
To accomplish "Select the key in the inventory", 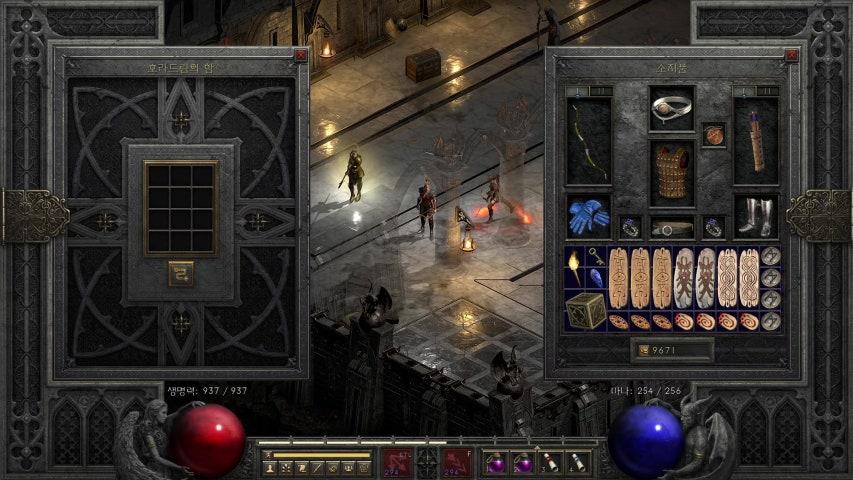I will point(596,257).
